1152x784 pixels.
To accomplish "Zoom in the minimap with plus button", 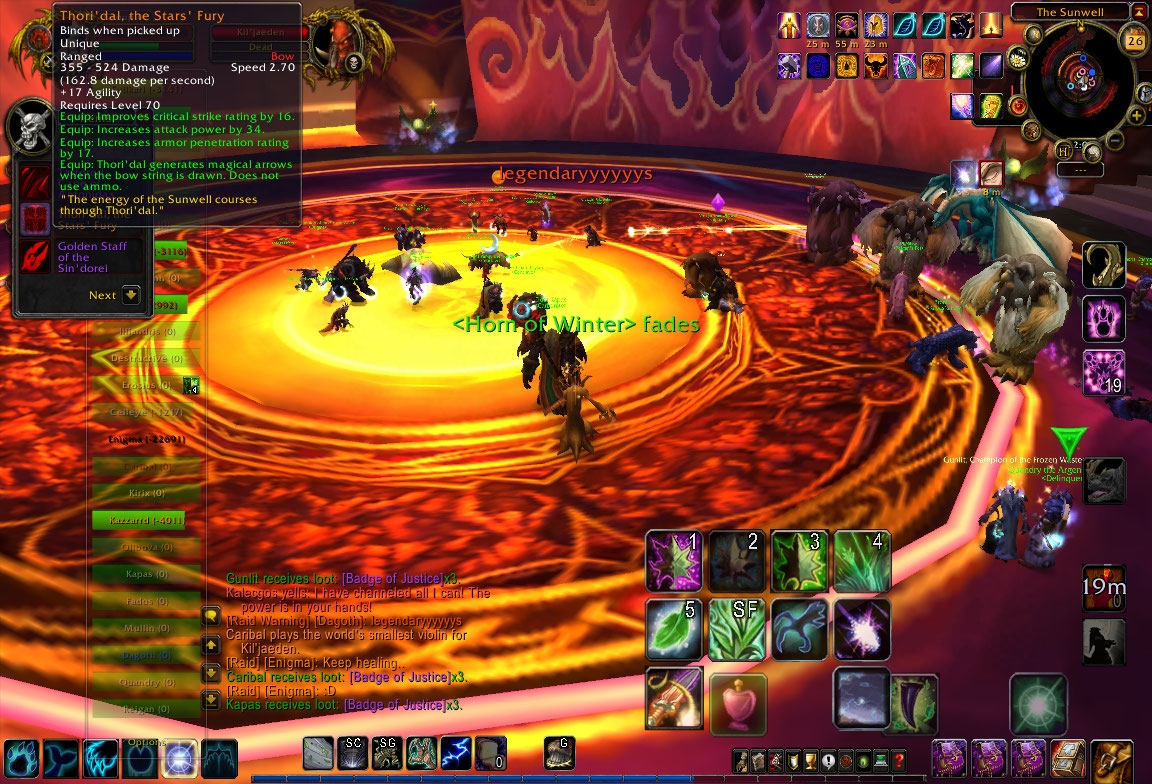I will click(1137, 116).
